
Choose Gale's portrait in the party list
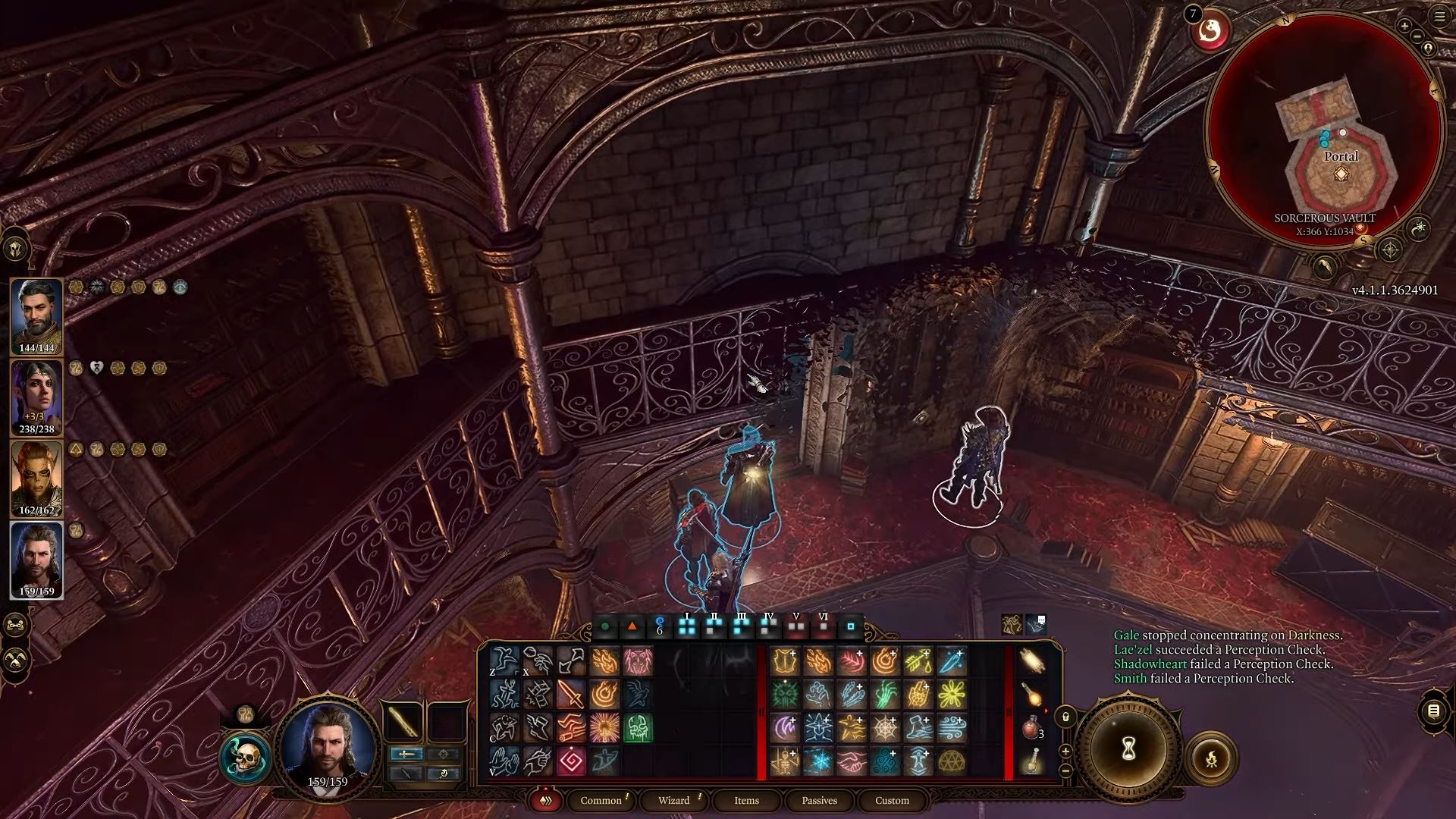point(36,560)
